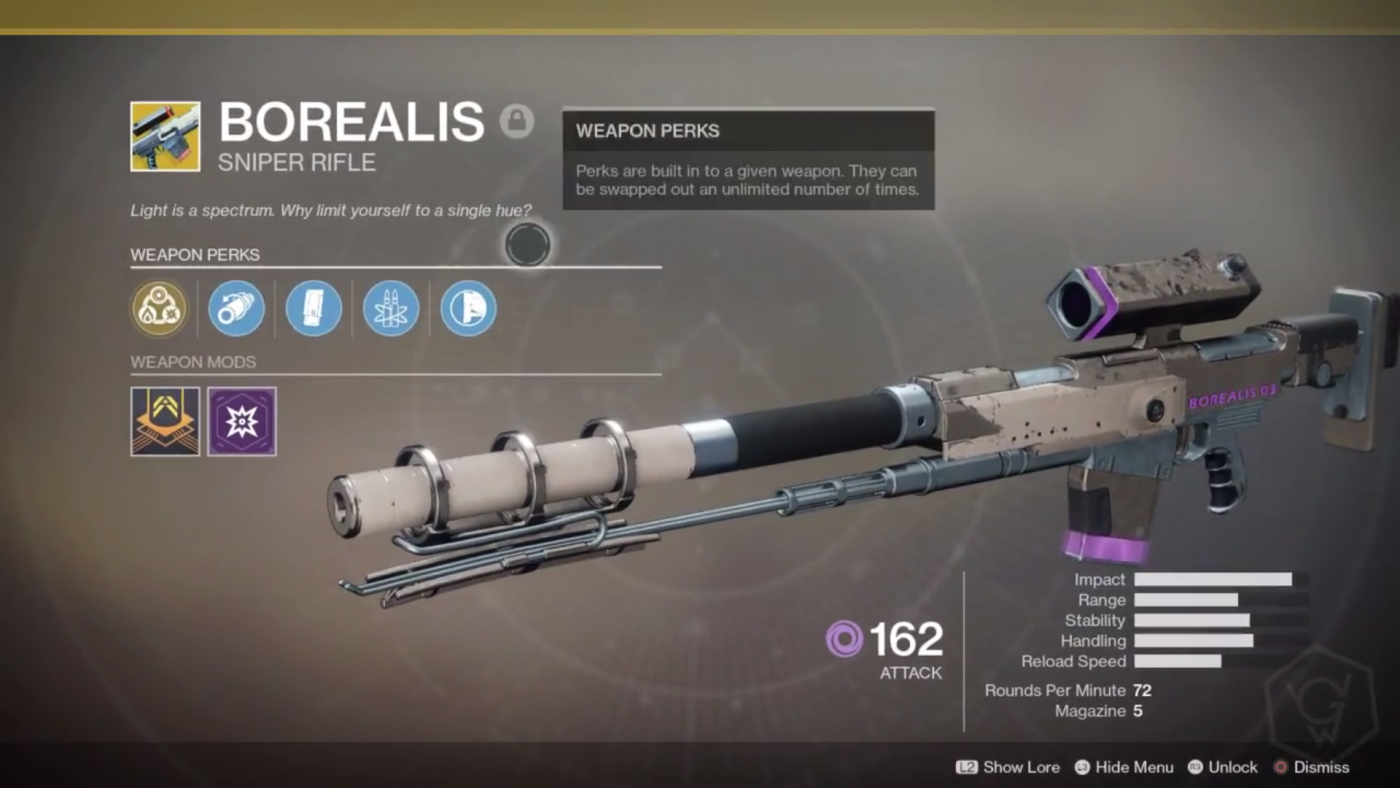The image size is (1400, 788).
Task: Unlock the Borealis weapon
Action: click(x=1235, y=767)
